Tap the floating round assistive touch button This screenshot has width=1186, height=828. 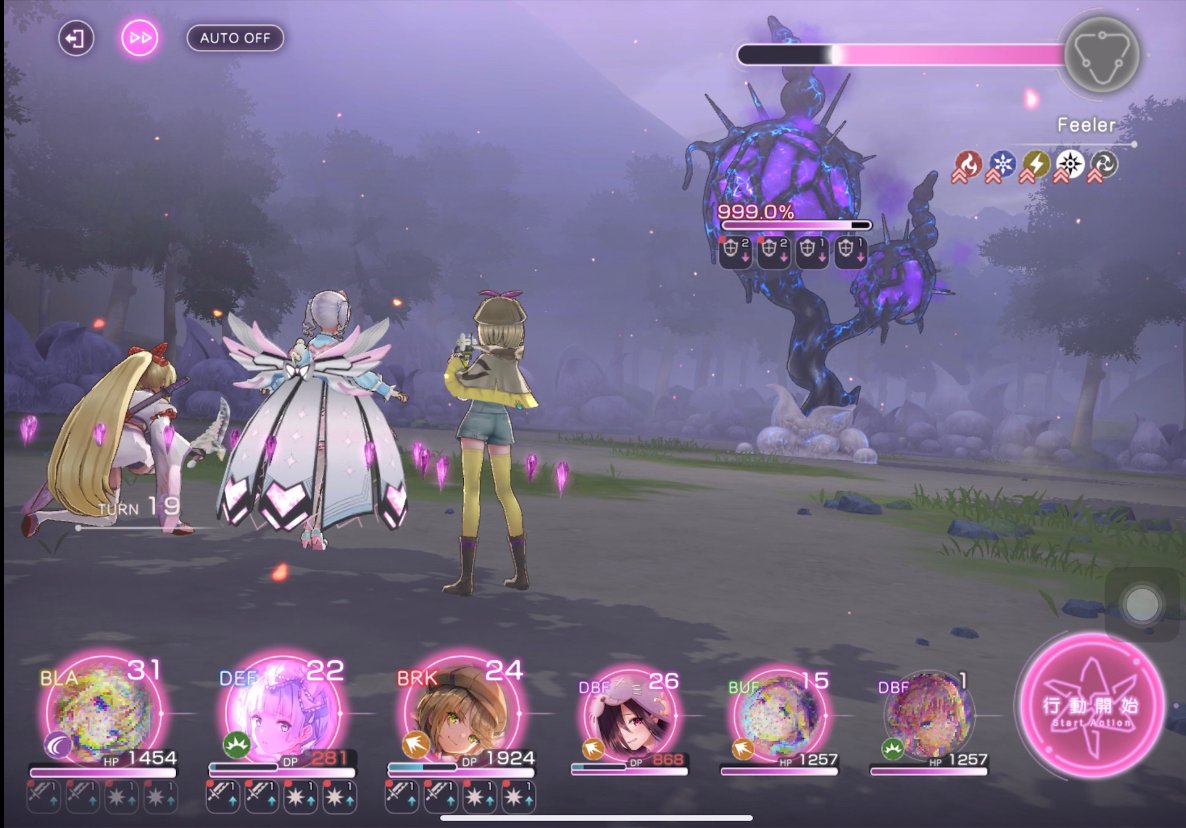[1141, 604]
